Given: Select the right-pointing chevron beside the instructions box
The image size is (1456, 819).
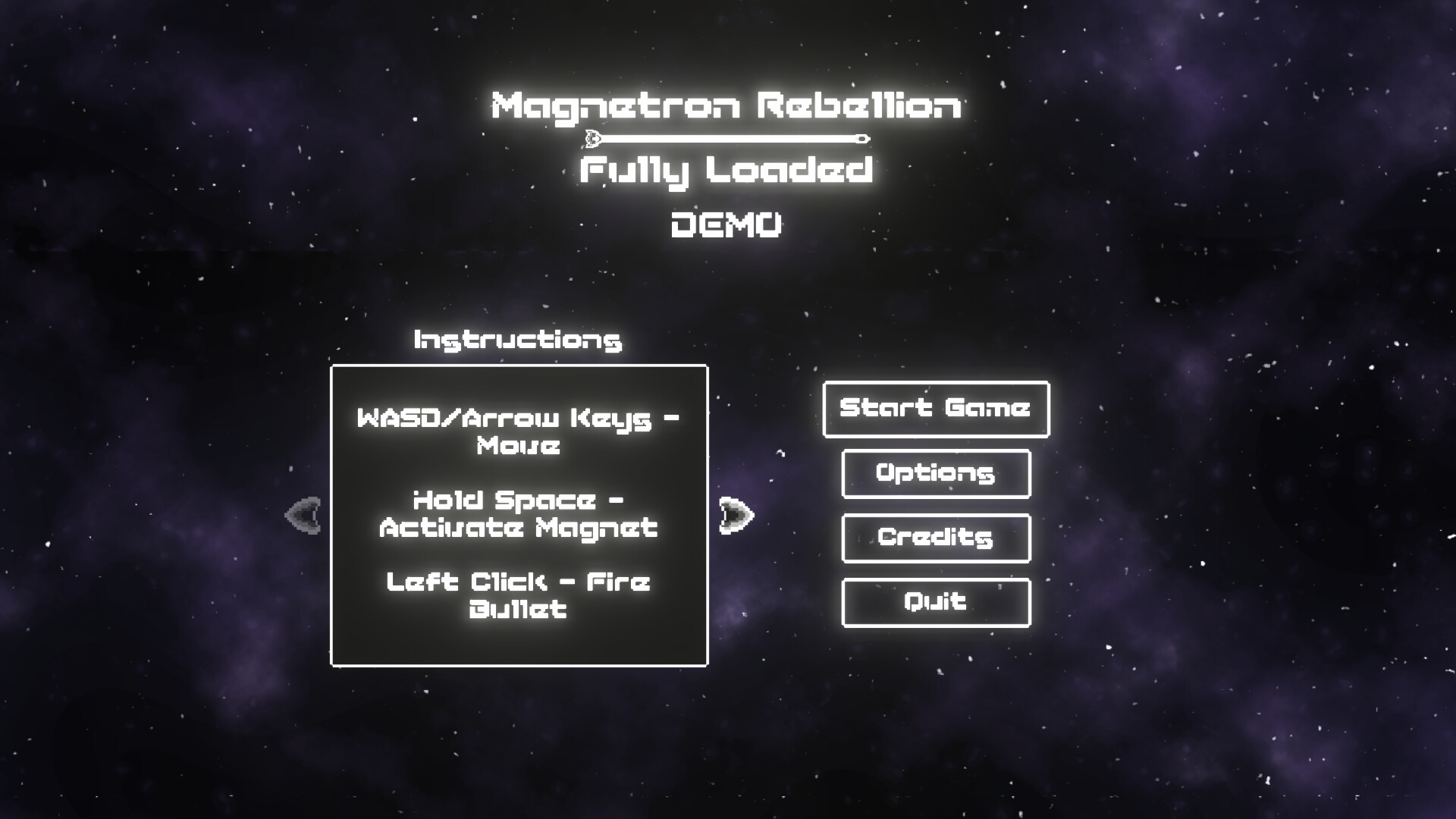Looking at the screenshot, I should (x=737, y=514).
